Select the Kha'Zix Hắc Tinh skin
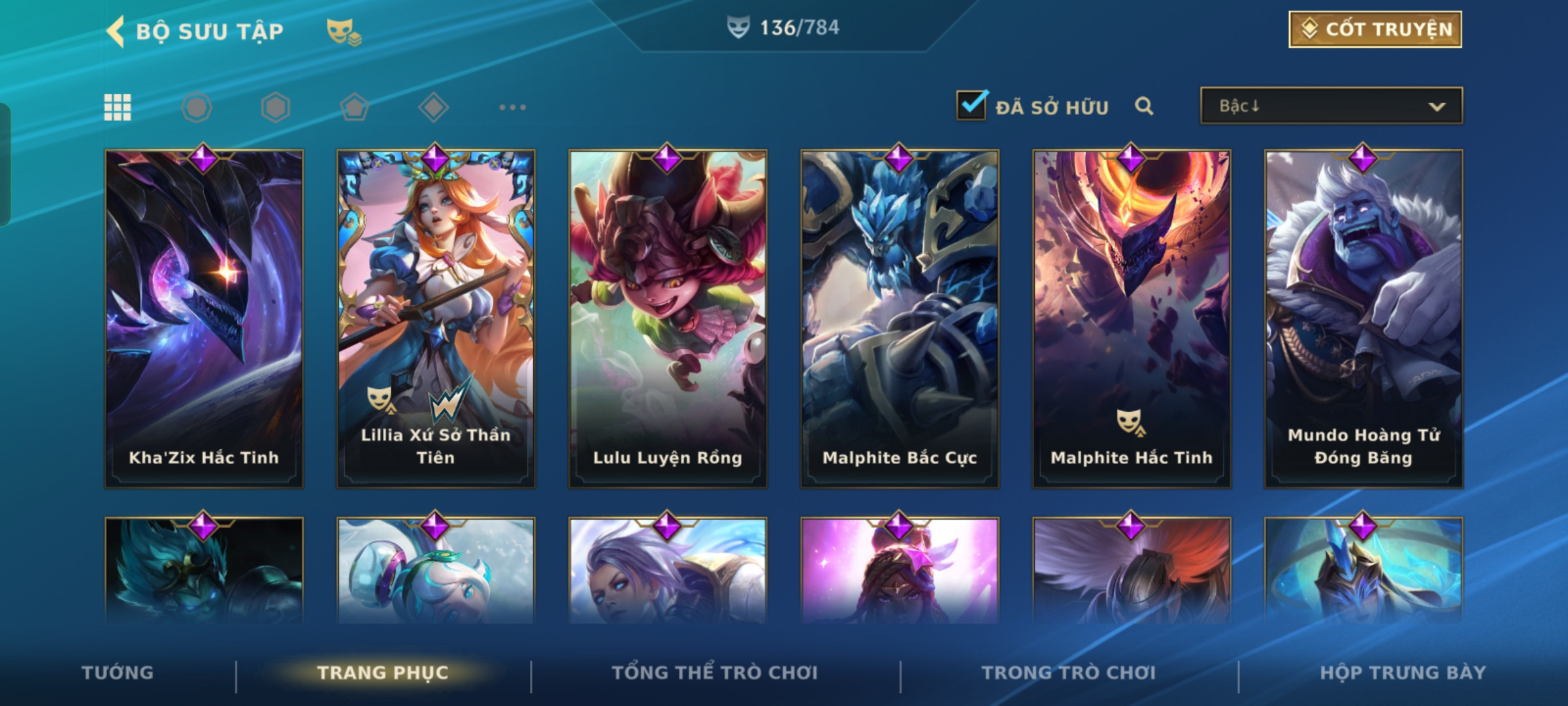Viewport: 1568px width, 706px height. click(x=204, y=319)
